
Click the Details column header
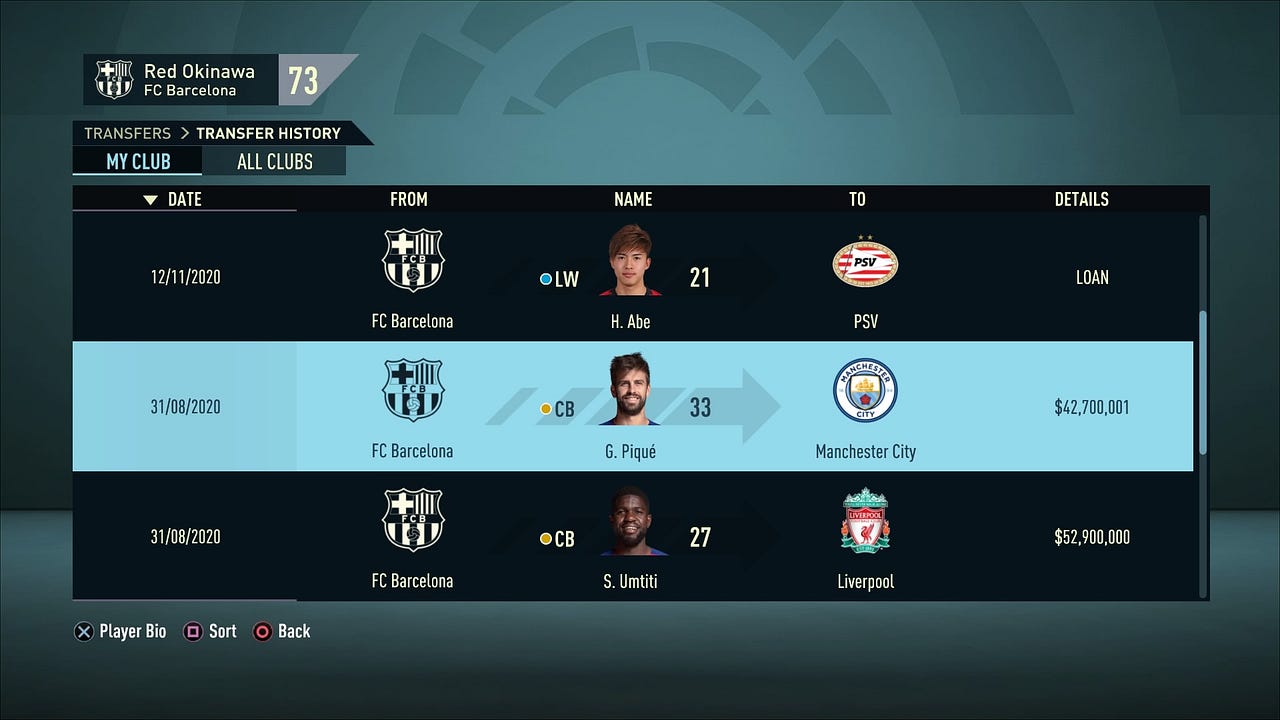click(x=1081, y=199)
